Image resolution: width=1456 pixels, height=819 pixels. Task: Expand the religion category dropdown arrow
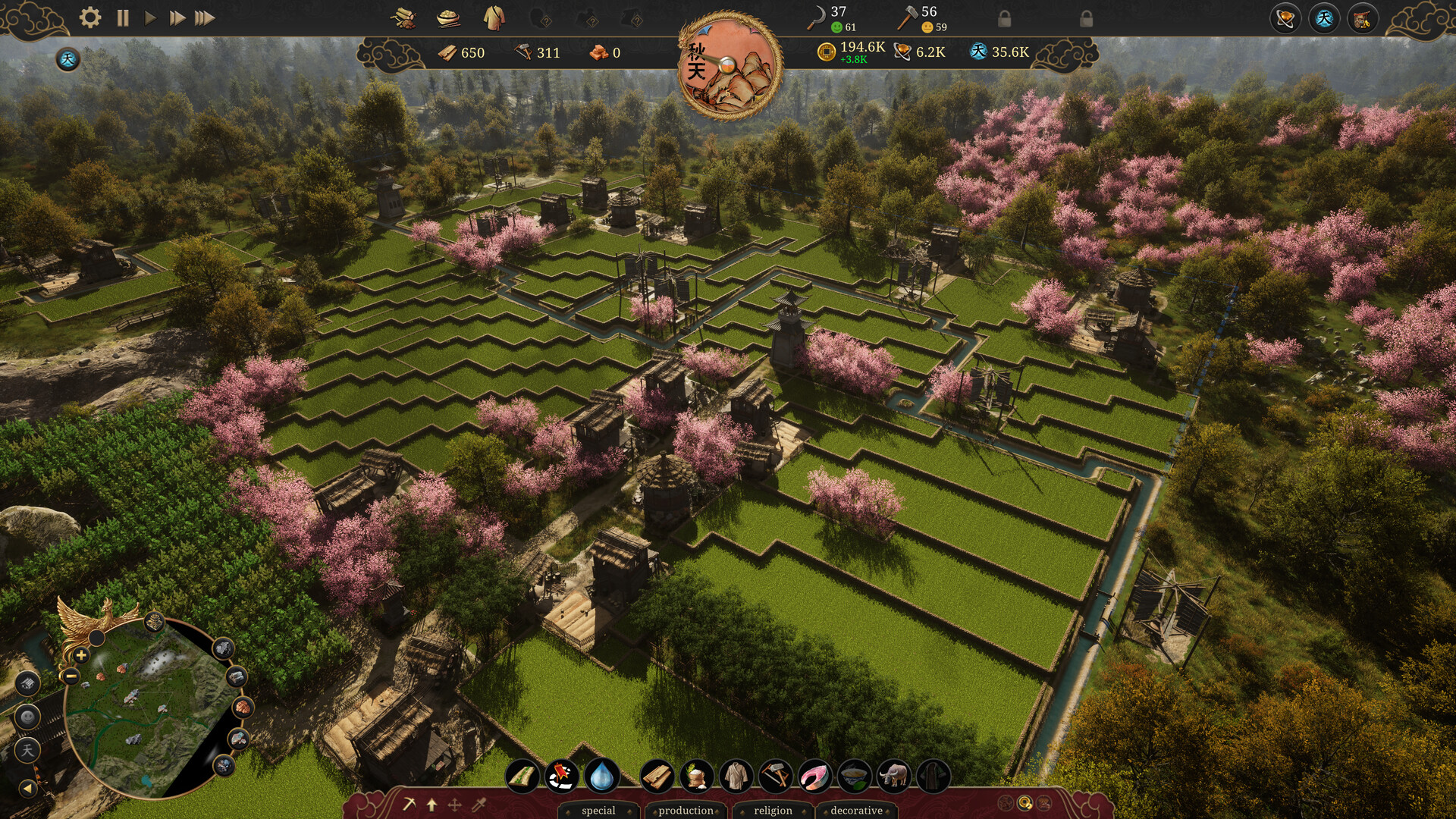coord(802,811)
